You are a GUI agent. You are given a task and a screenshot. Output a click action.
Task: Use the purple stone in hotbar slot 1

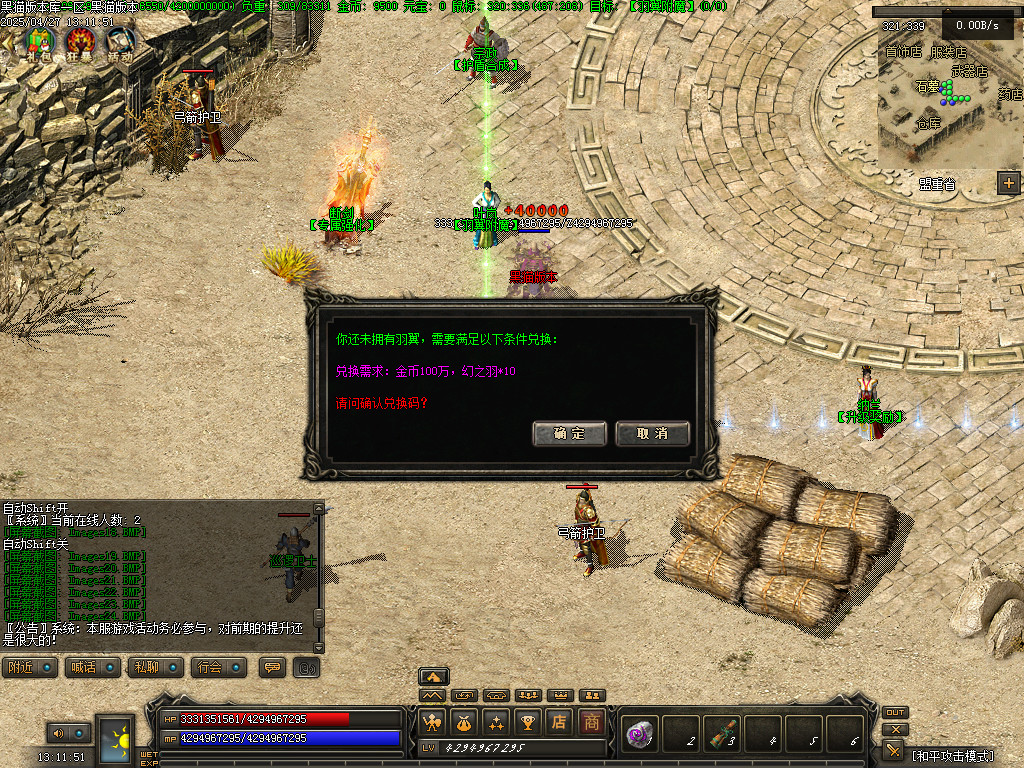[638, 734]
